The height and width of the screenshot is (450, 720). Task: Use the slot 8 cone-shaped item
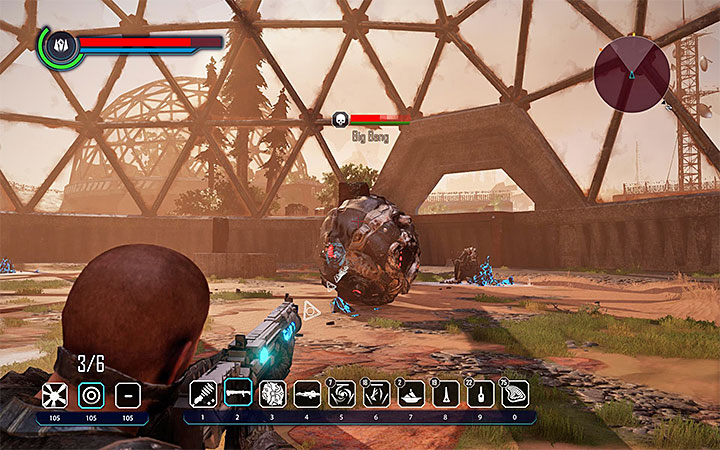[x=446, y=394]
